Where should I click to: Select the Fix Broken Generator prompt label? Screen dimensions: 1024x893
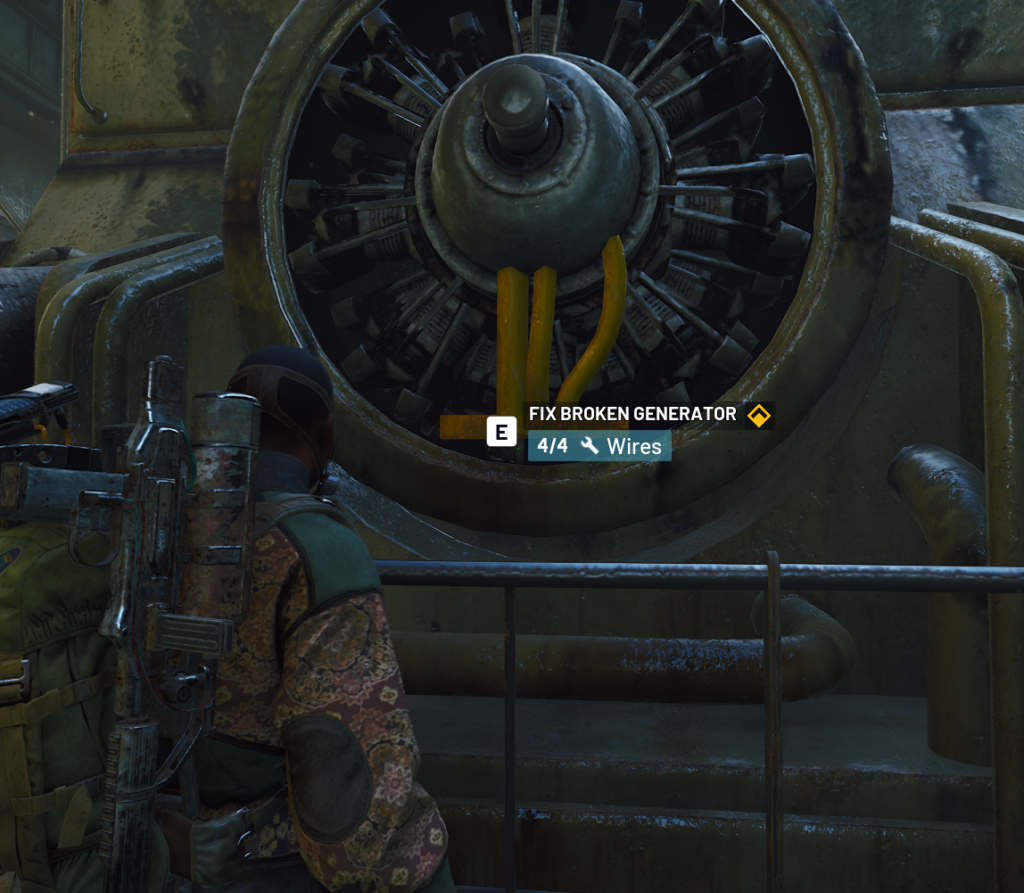[632, 414]
